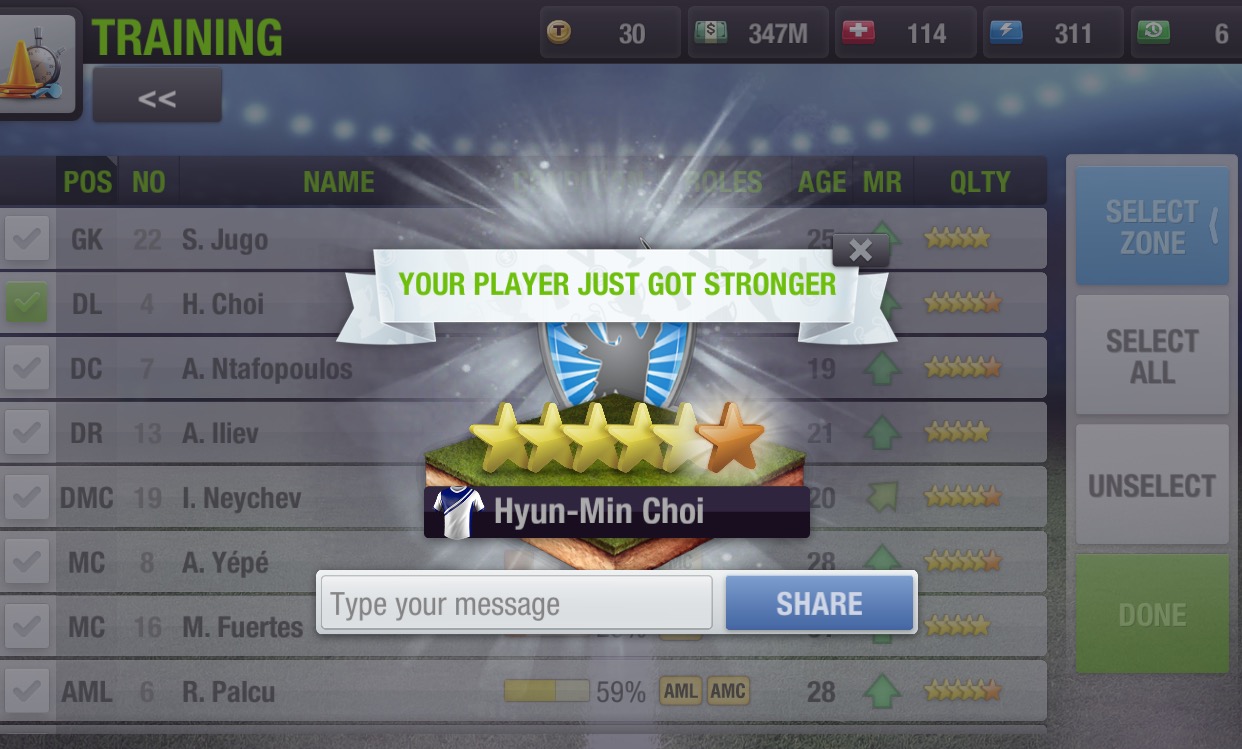Focus the Type your message field
The height and width of the screenshot is (749, 1242).
pos(516,604)
